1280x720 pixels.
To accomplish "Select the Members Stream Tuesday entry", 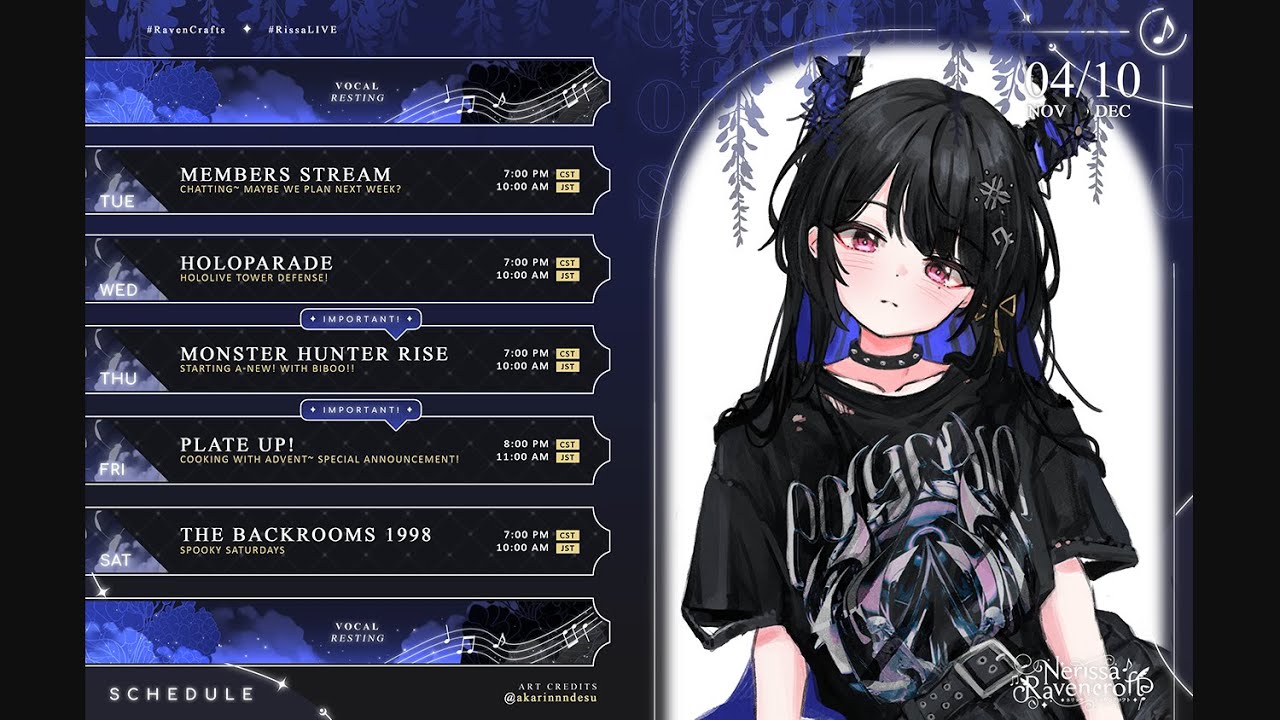I will (x=346, y=180).
